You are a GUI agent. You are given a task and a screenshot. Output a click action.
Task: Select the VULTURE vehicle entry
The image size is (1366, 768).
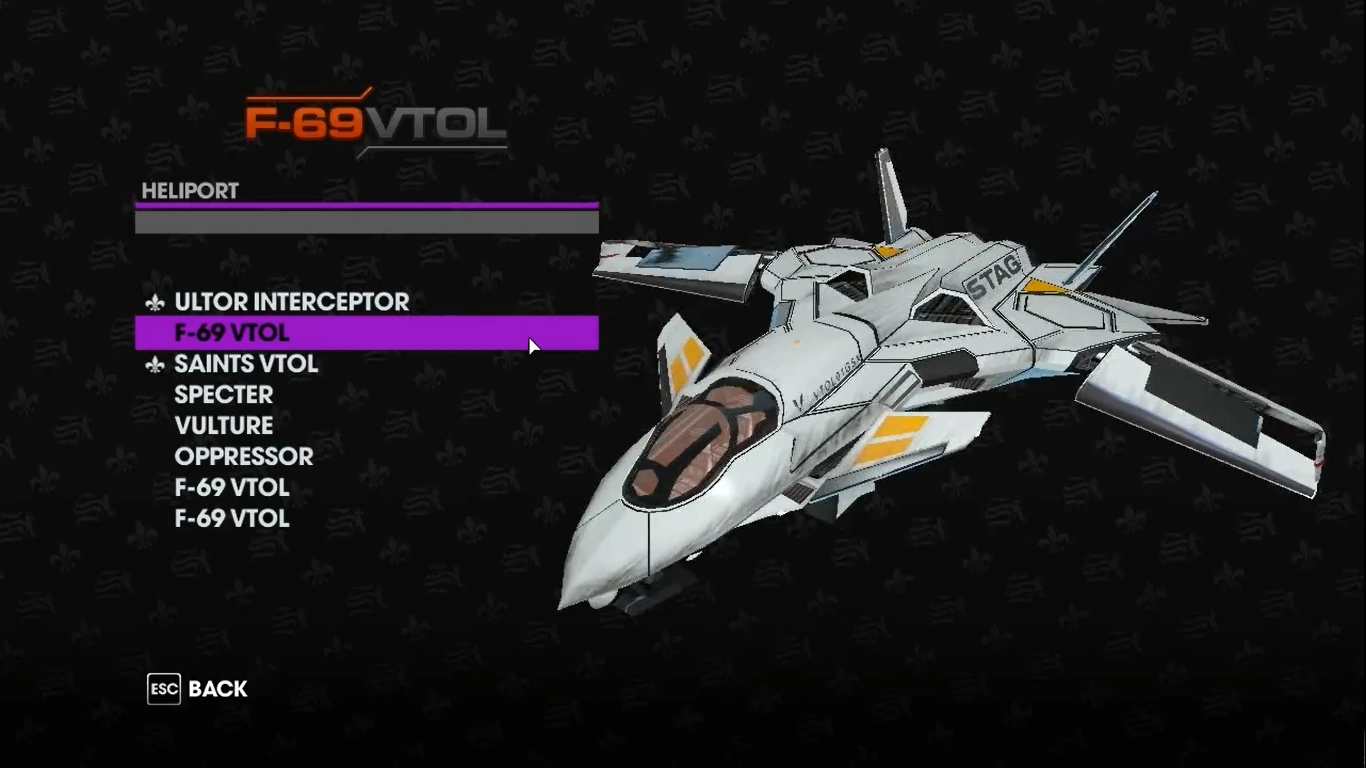224,426
